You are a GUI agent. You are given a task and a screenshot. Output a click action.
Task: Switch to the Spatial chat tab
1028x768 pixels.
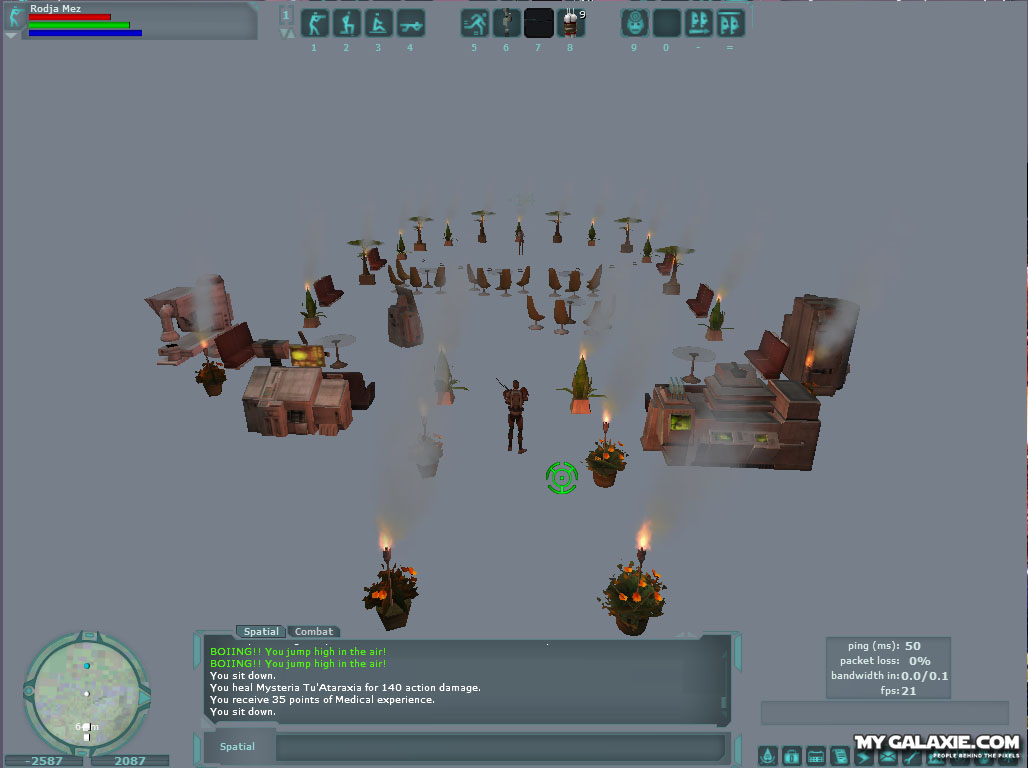[x=262, y=632]
